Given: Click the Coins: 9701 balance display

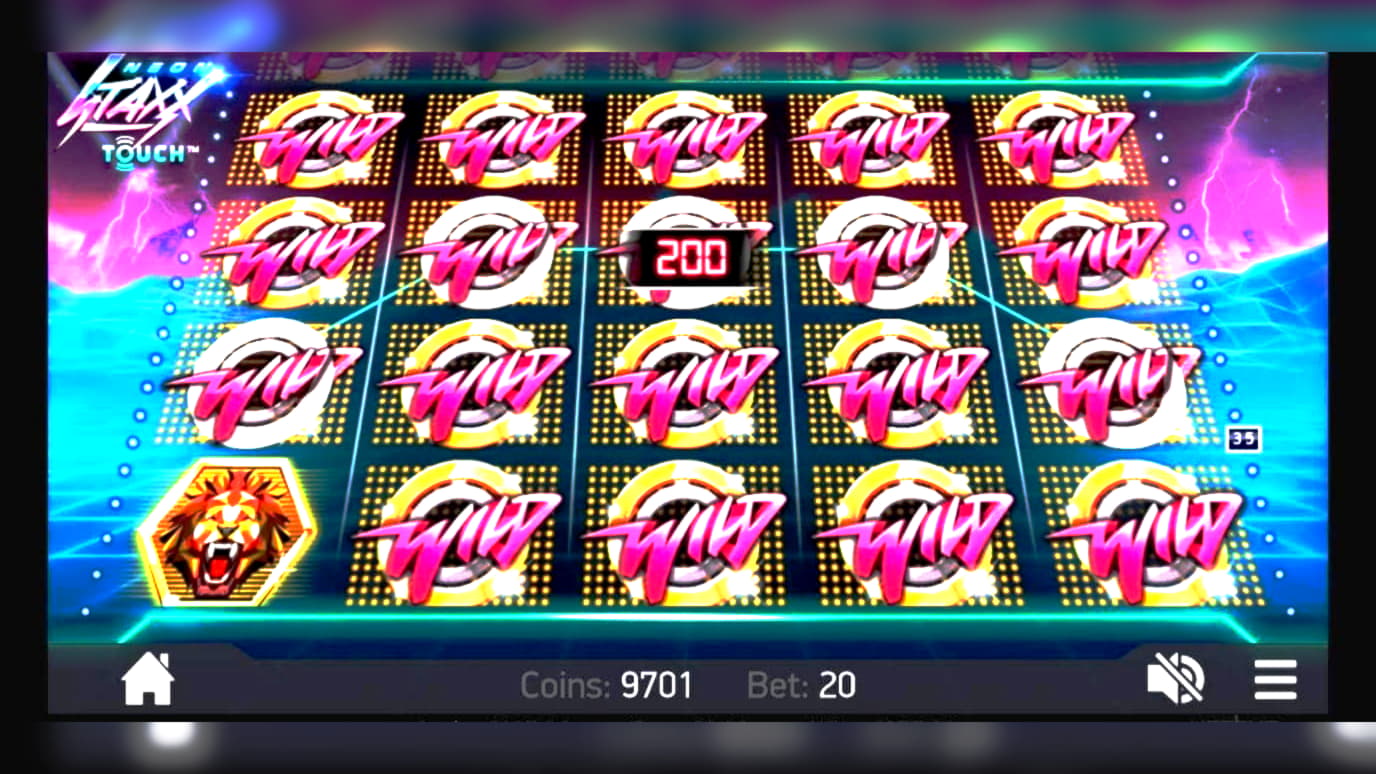Looking at the screenshot, I should coord(605,685).
